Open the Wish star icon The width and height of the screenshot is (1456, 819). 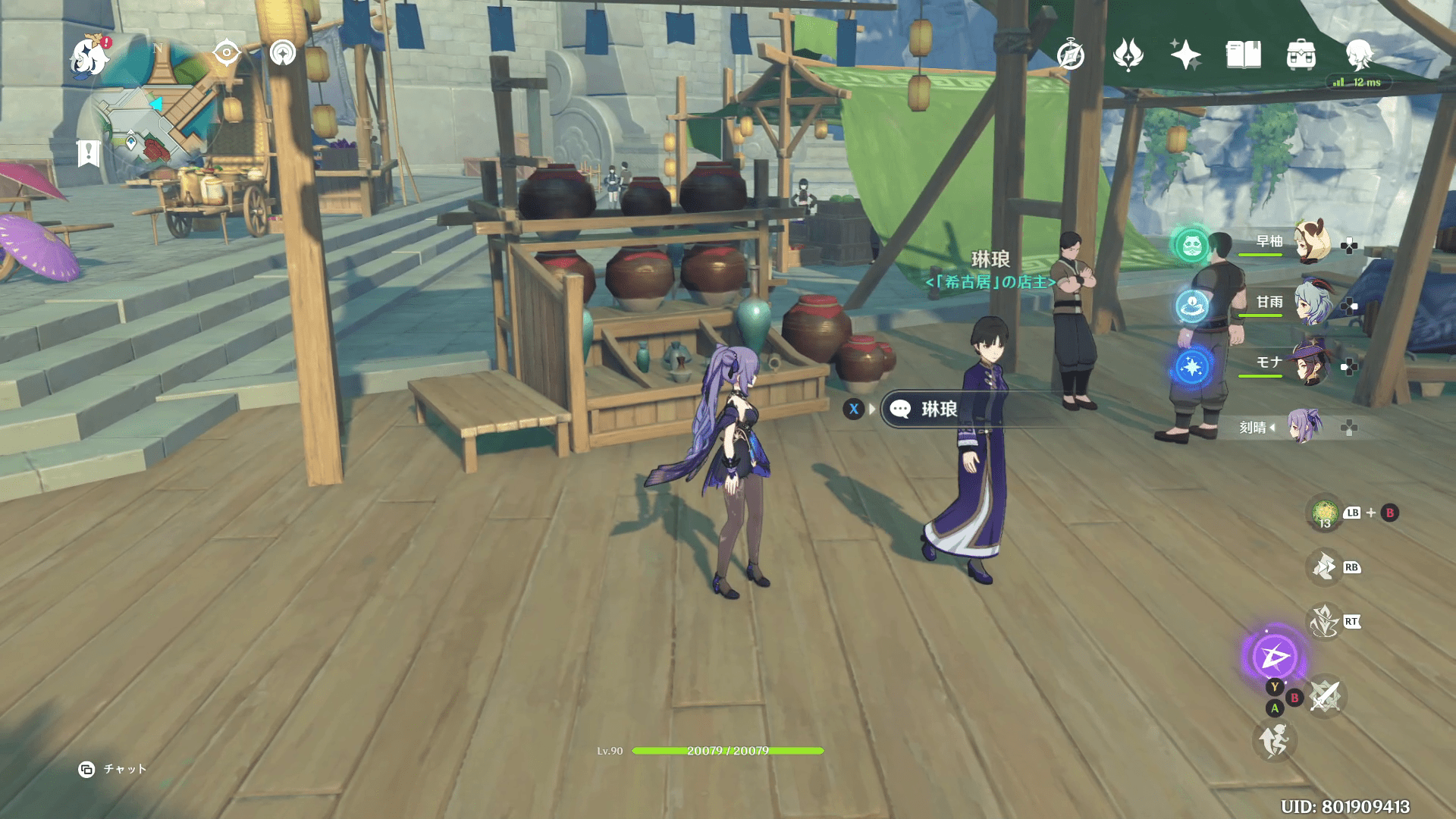click(1185, 55)
